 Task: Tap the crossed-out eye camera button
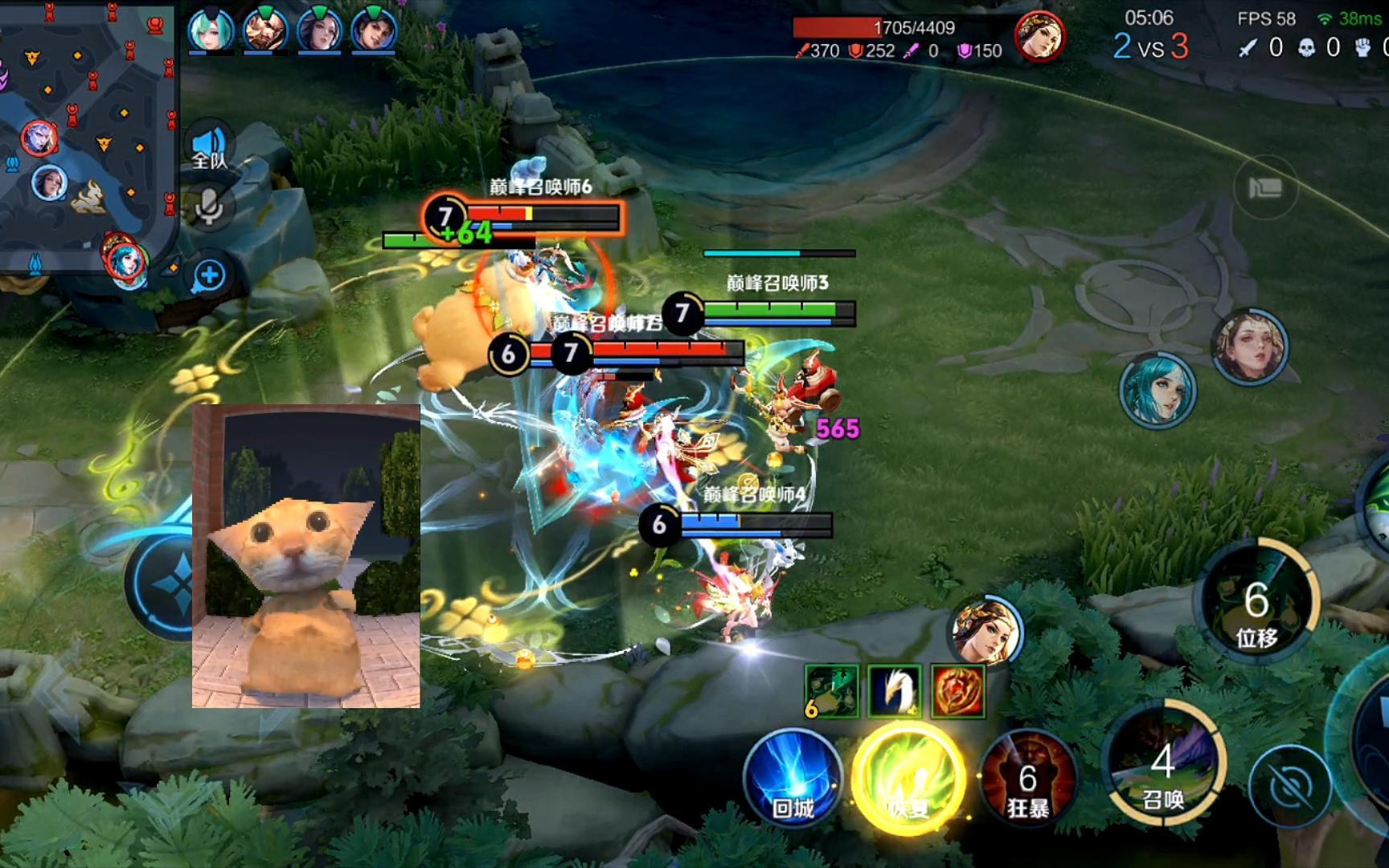coord(1290,786)
